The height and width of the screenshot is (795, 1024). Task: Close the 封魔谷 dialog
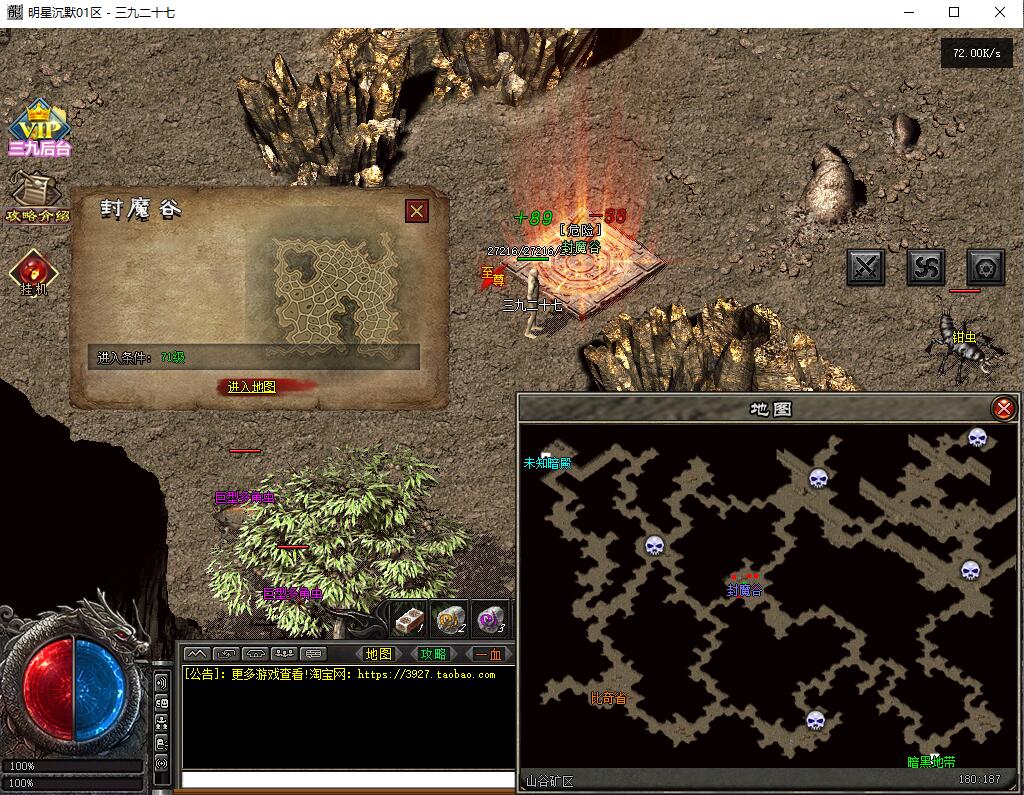[x=417, y=211]
